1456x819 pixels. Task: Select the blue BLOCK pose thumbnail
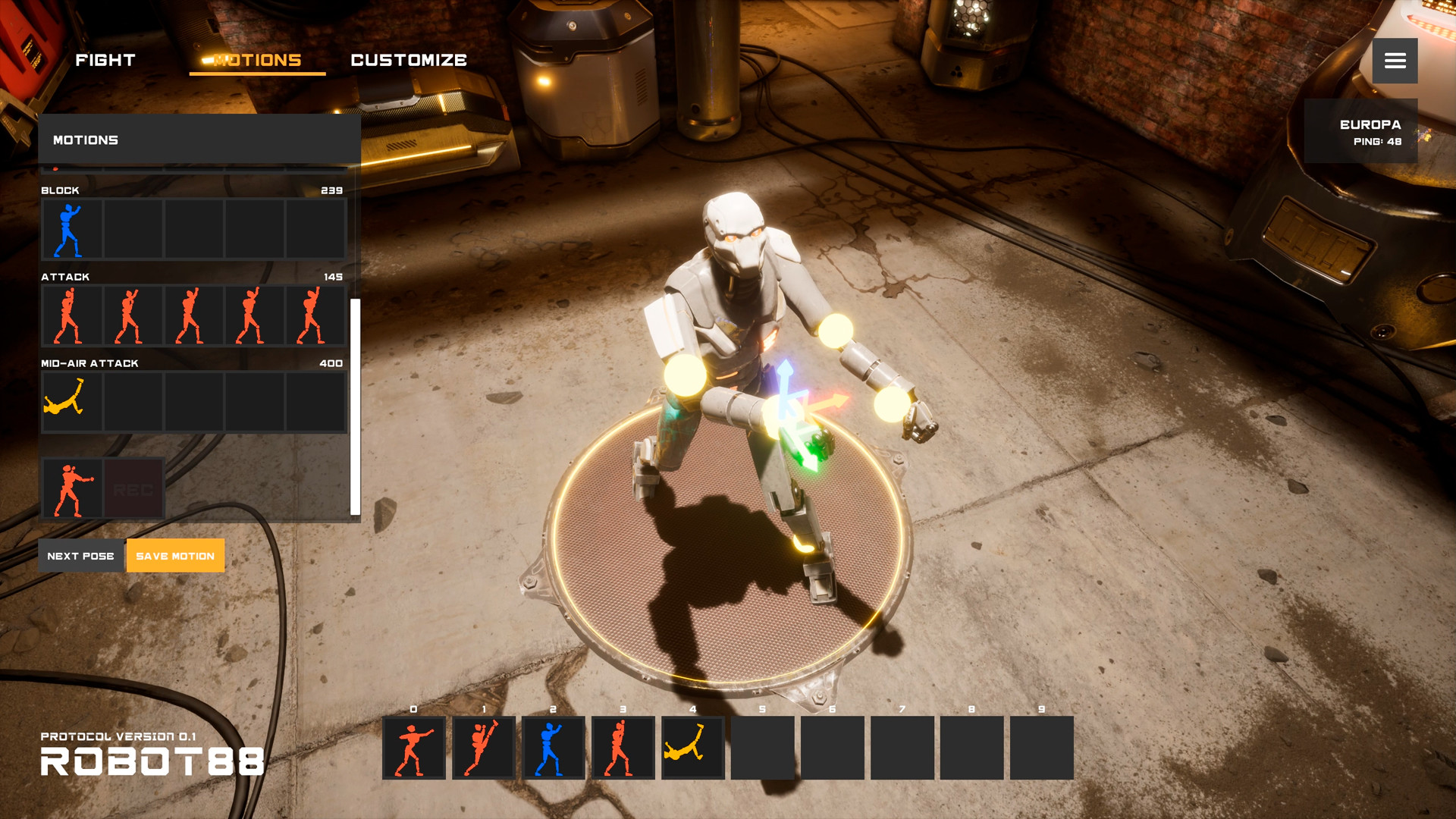point(71,228)
